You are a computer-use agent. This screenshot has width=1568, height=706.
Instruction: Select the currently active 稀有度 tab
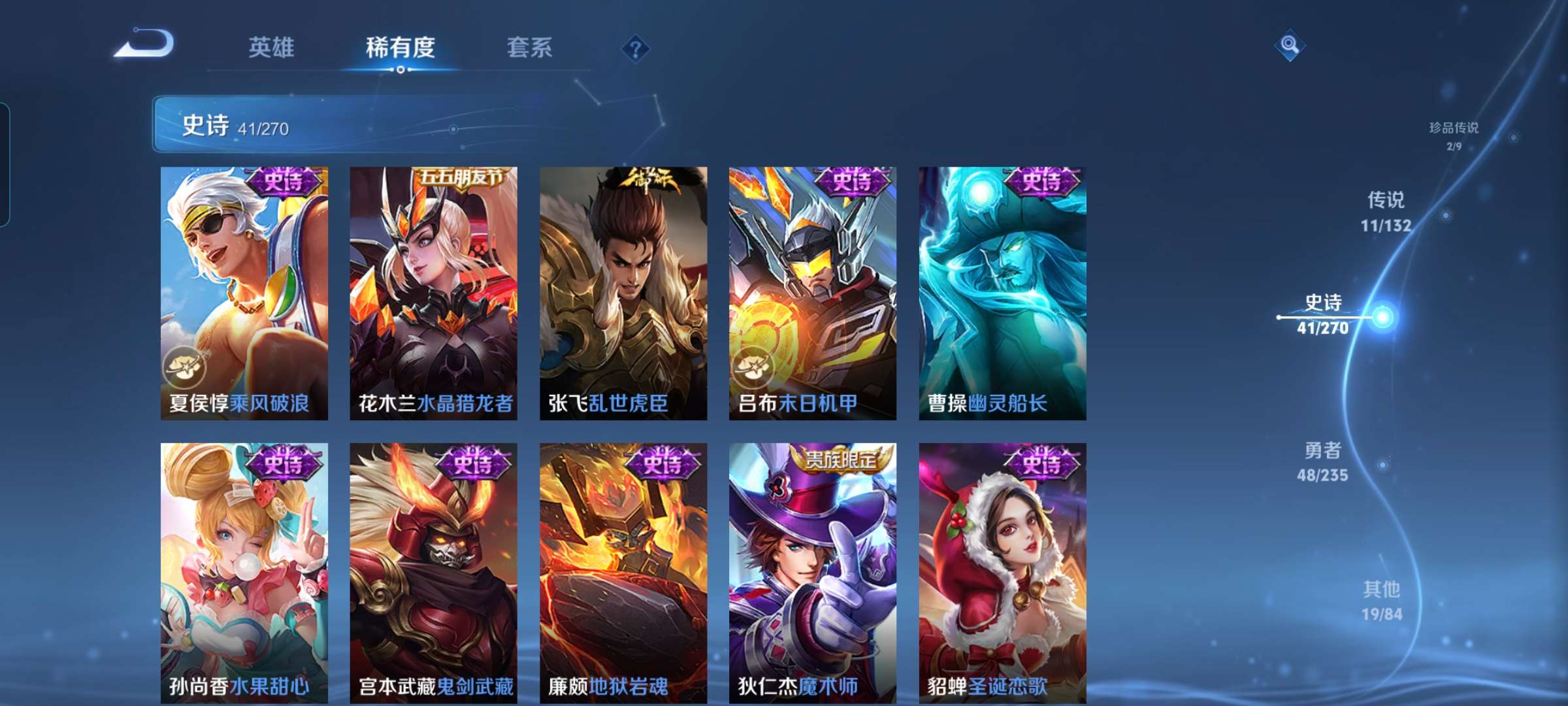(400, 47)
